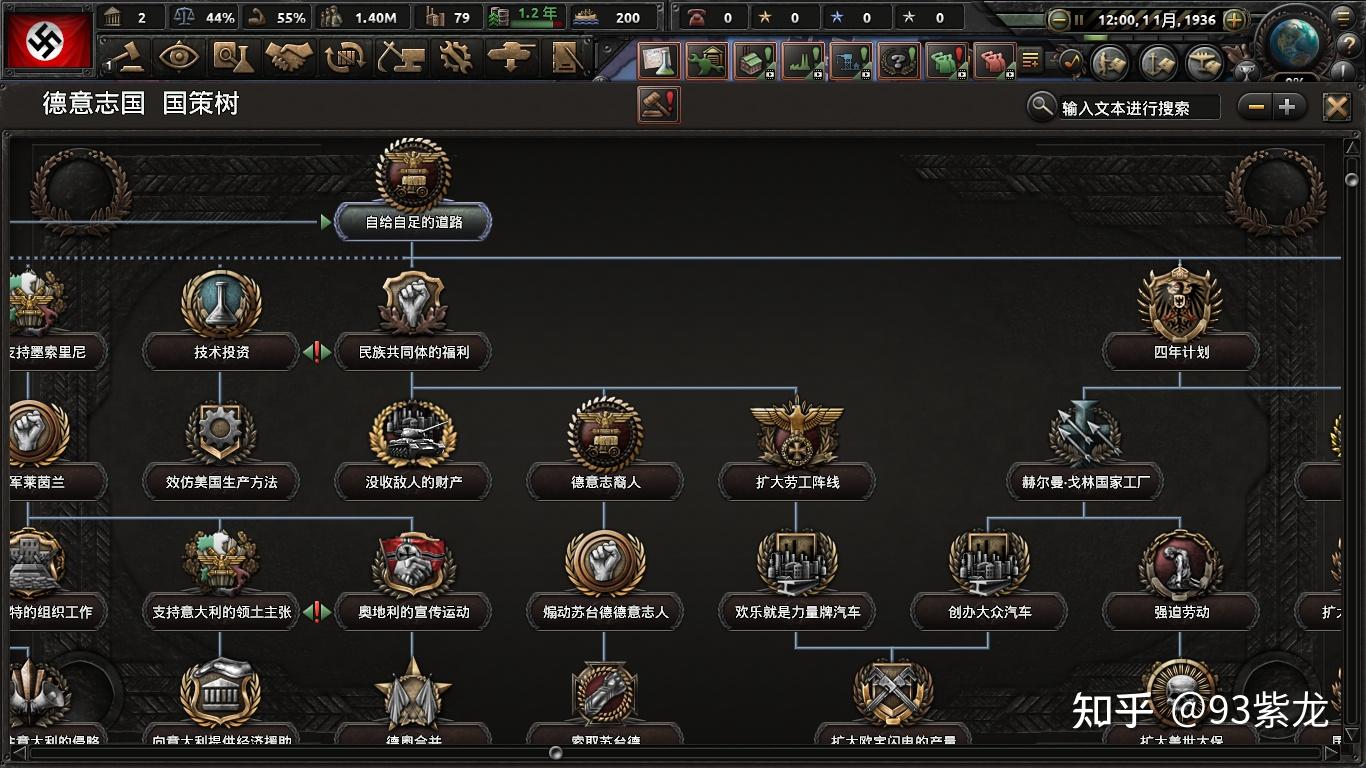Screen dimensions: 1366x768
Task: Zoom out the focus tree with the minus button
Action: [x=1254, y=105]
